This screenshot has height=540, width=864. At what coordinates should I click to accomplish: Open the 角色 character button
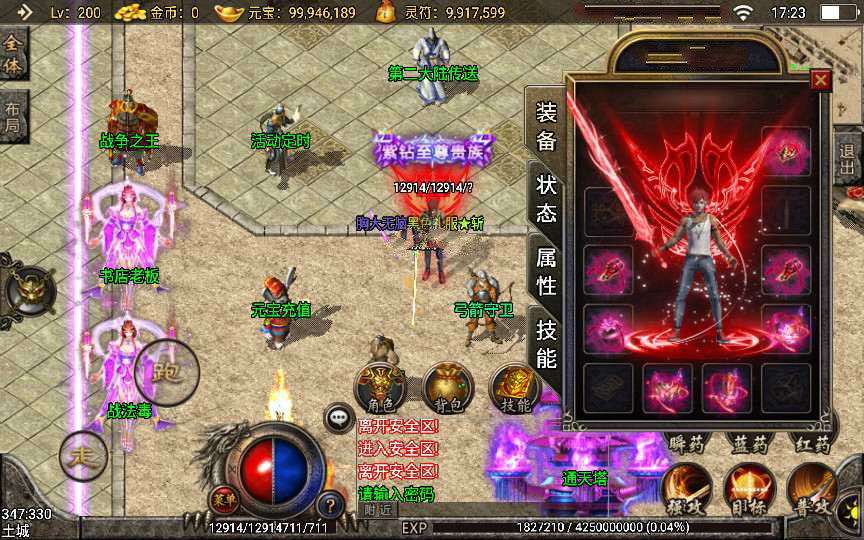[x=381, y=388]
